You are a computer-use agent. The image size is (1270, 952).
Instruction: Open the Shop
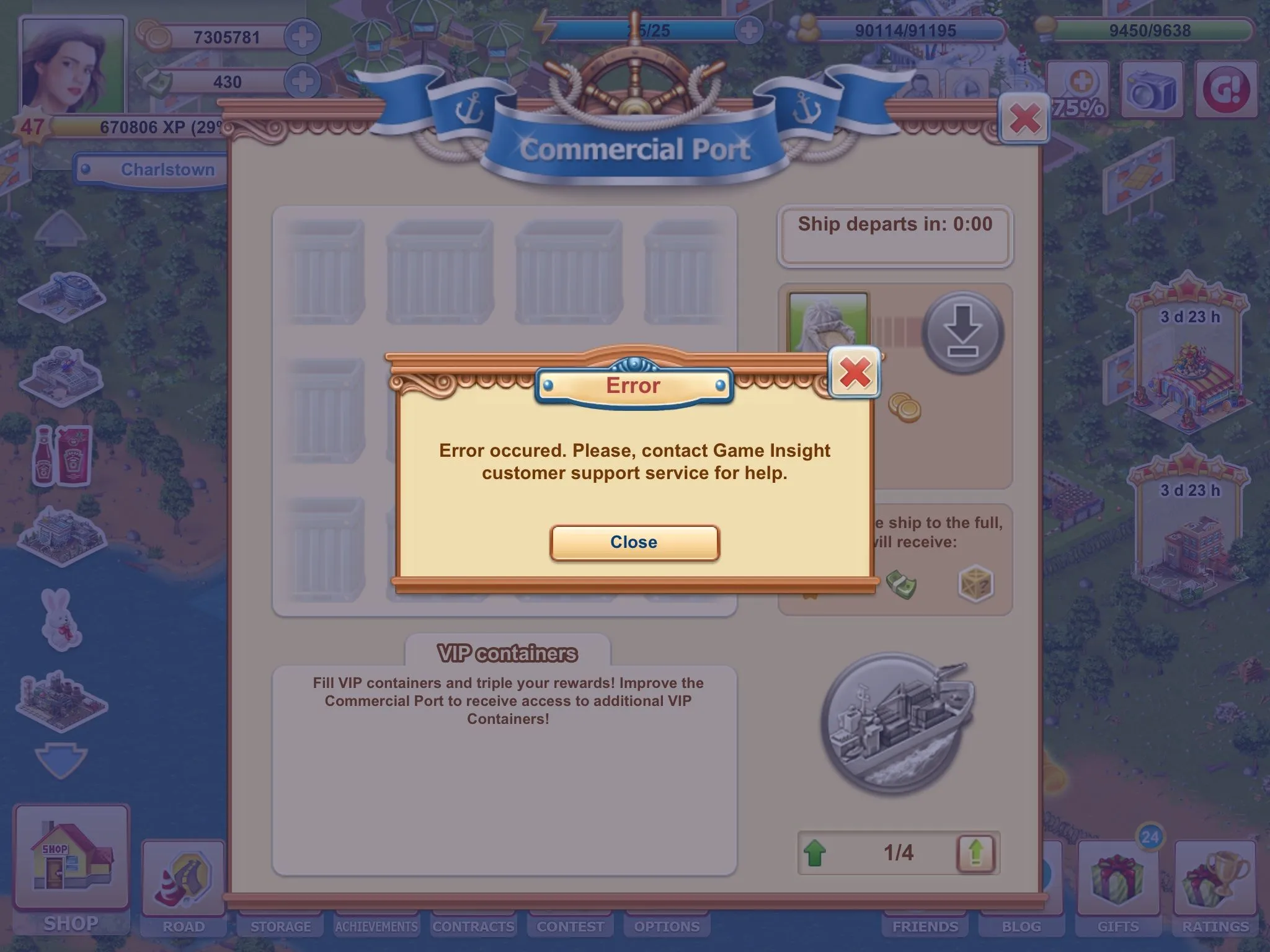71,868
